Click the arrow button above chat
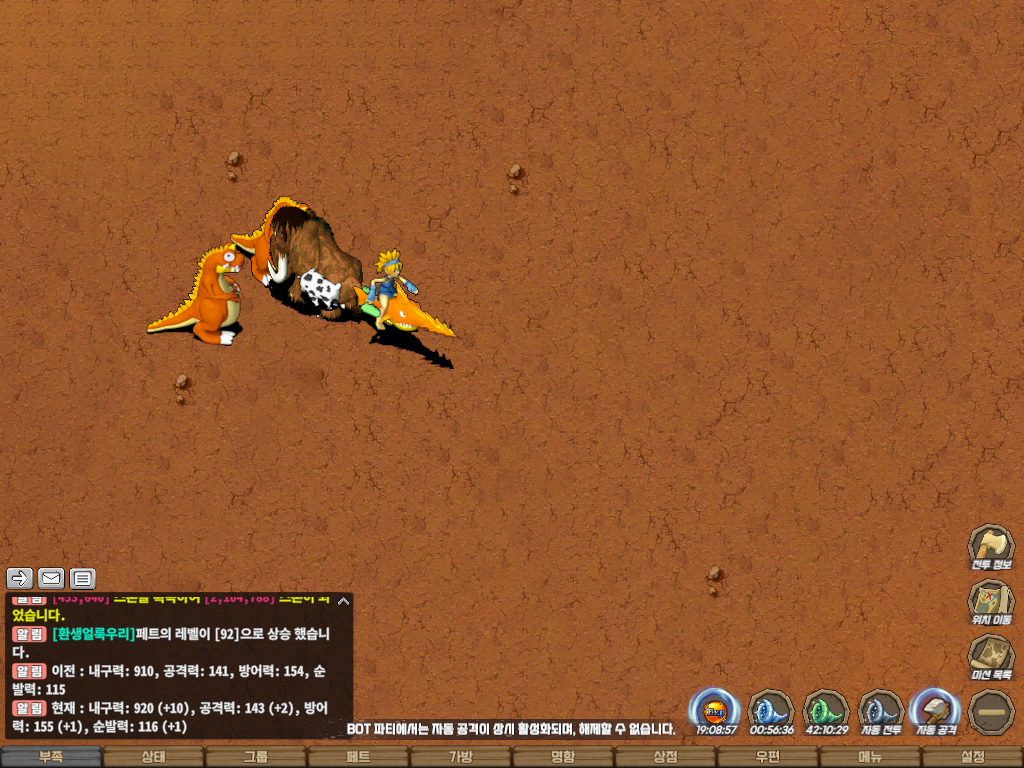This screenshot has height=768, width=1024. point(20,578)
